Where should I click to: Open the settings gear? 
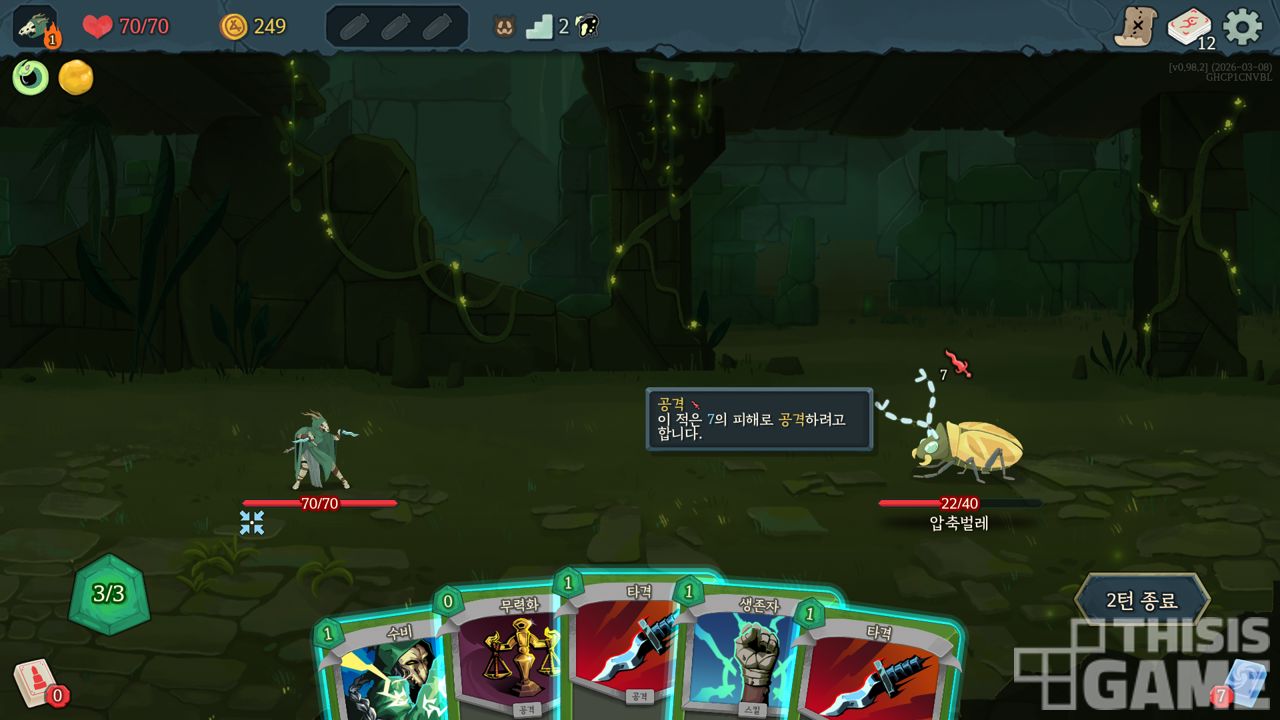coord(1243,26)
